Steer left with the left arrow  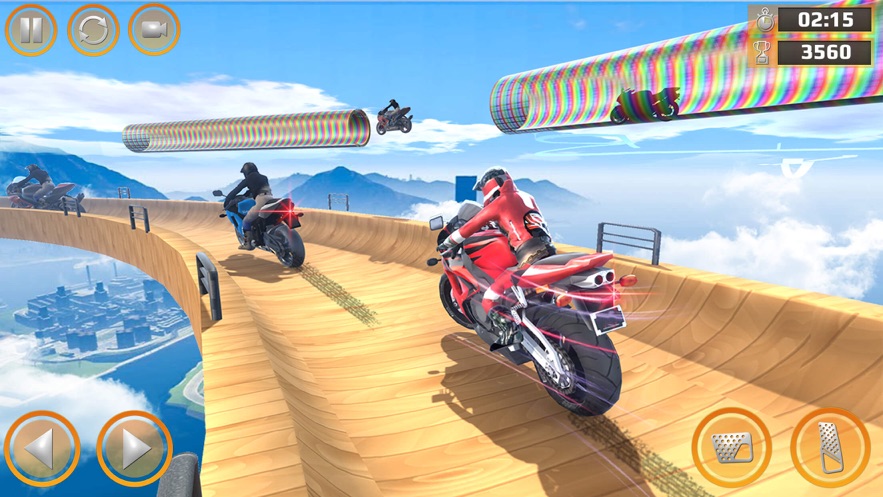click(x=41, y=449)
